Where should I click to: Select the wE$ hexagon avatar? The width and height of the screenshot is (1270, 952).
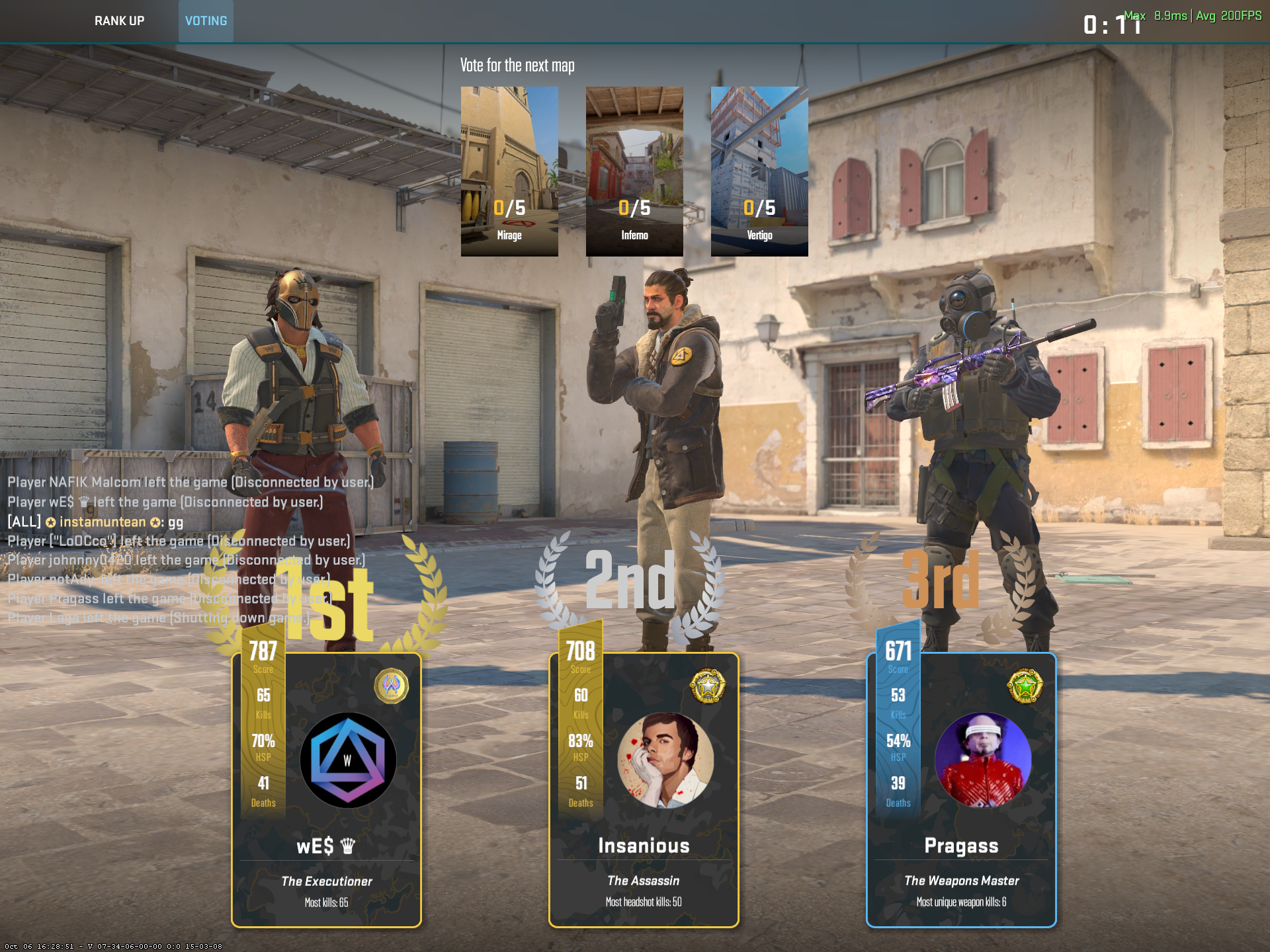click(x=348, y=760)
